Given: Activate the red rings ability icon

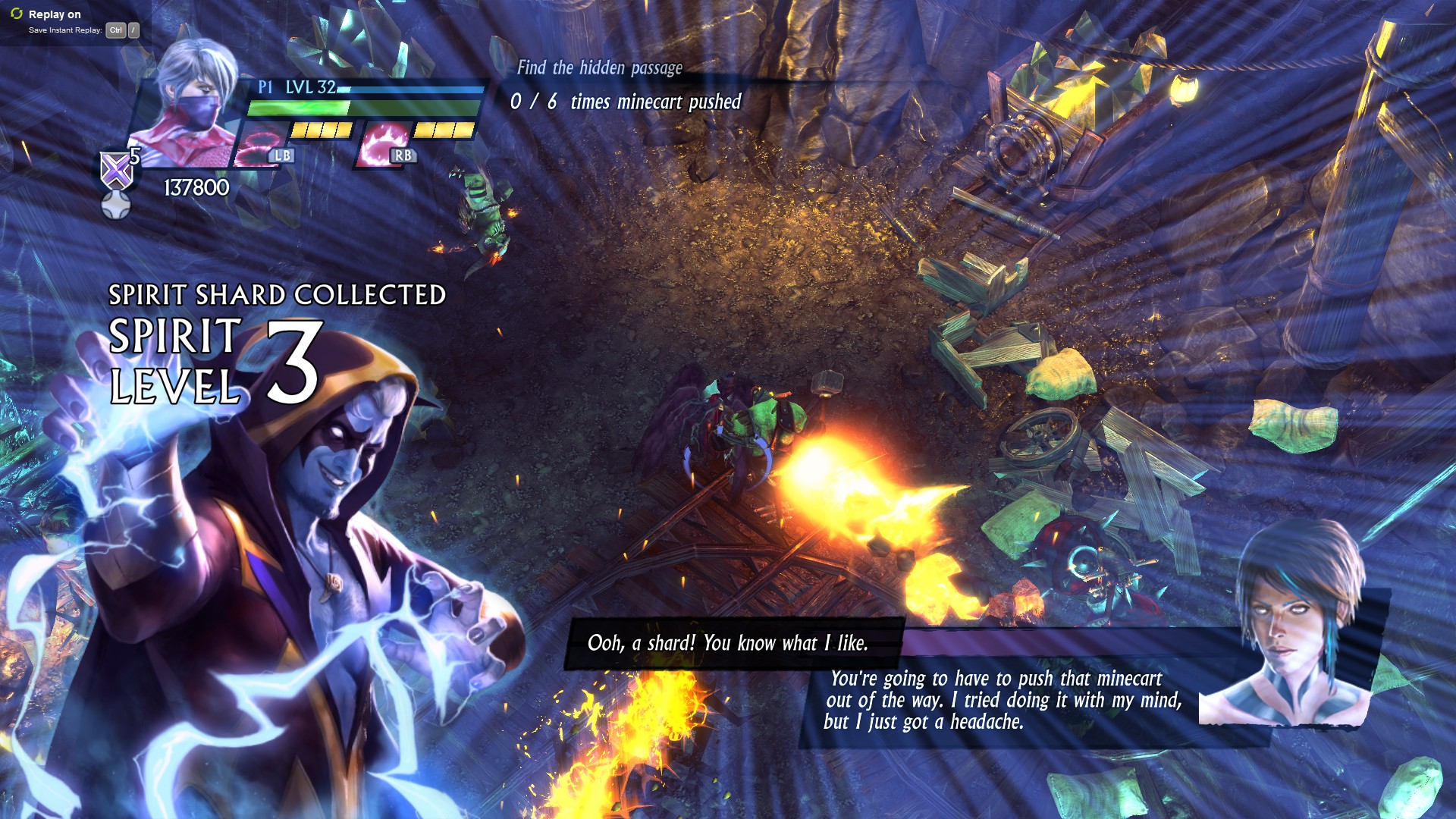Looking at the screenshot, I should pos(258,144).
